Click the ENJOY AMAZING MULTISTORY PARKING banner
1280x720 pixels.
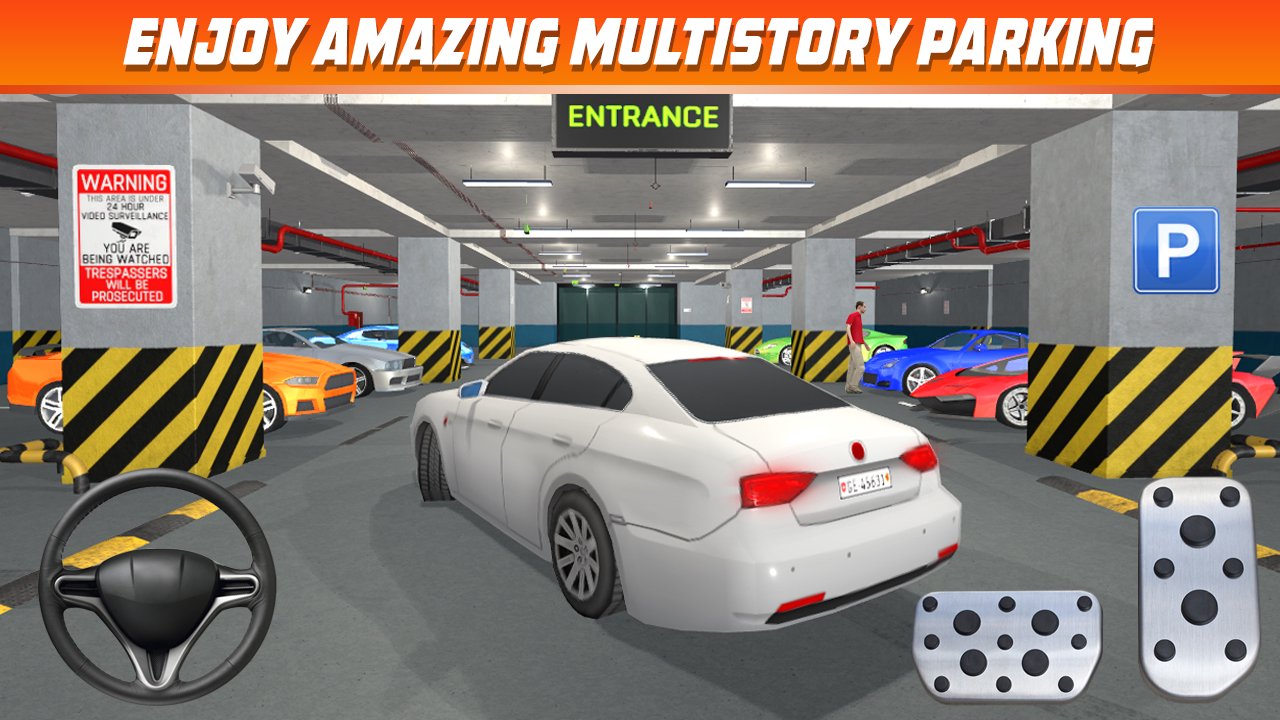(x=640, y=42)
